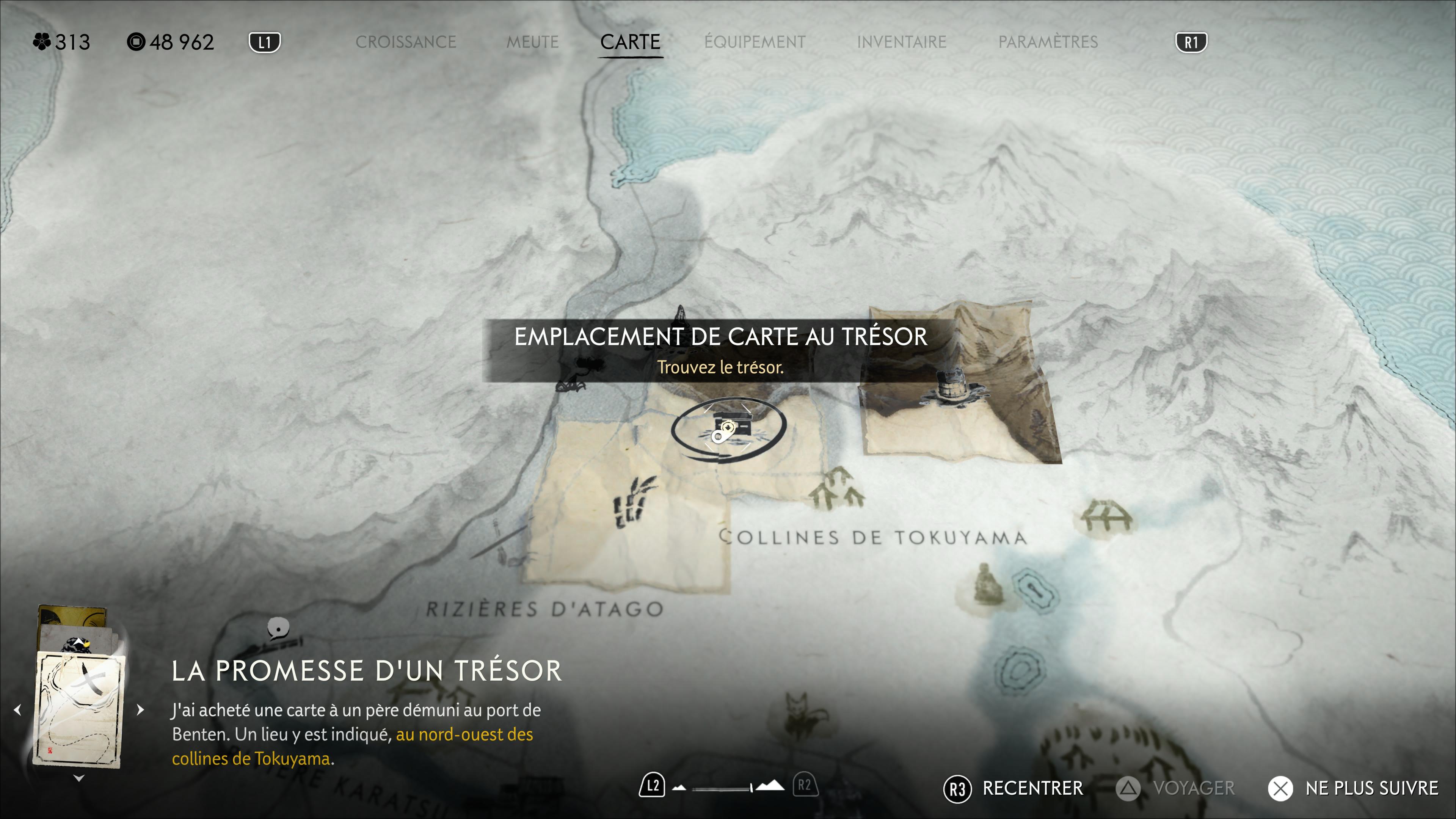Show the Paramètres tab

pos(1047,42)
